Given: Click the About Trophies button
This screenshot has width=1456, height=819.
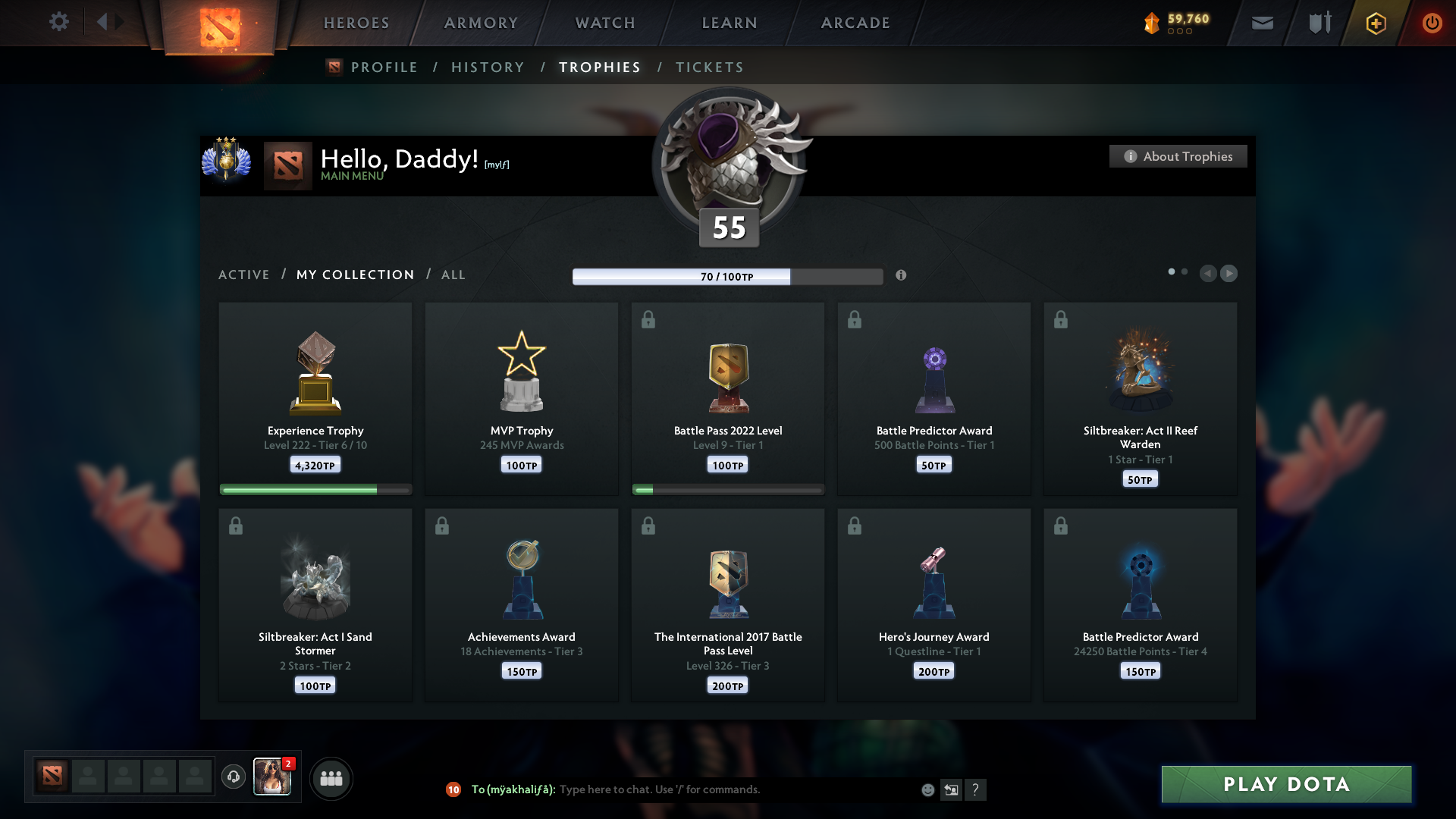Looking at the screenshot, I should (x=1178, y=156).
